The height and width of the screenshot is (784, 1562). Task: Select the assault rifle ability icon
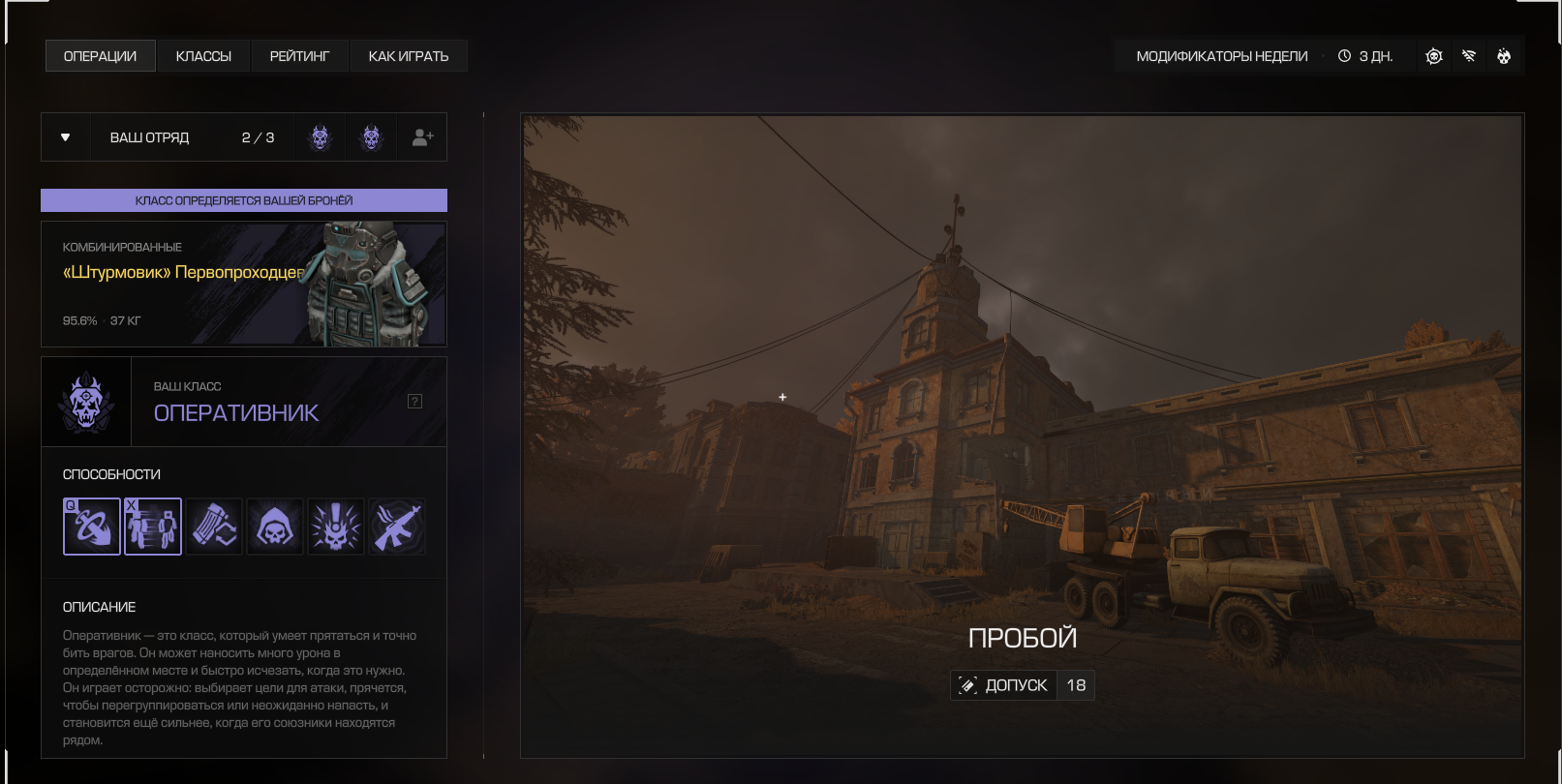point(397,527)
